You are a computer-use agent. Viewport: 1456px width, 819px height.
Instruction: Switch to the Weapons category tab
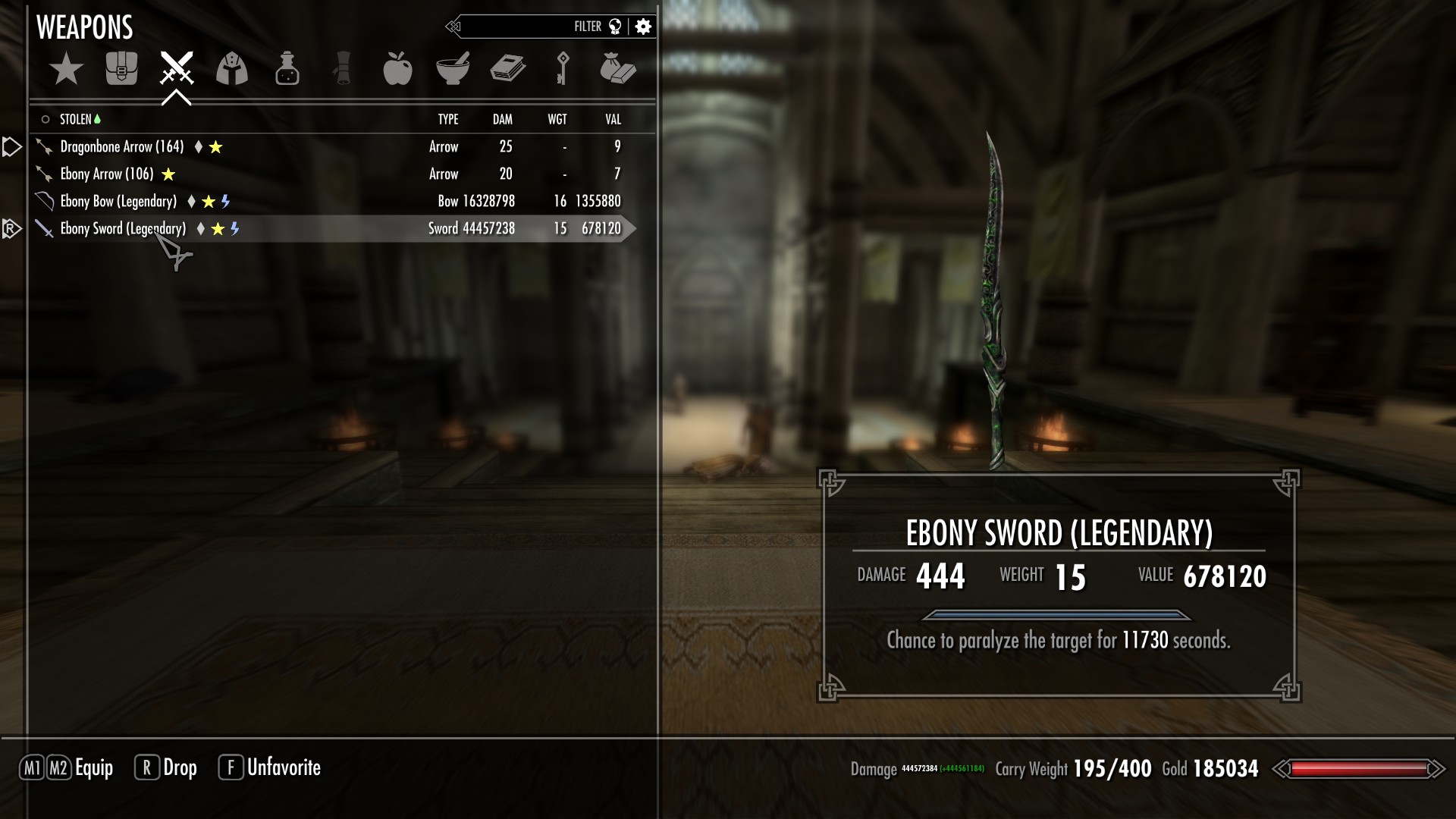tap(176, 69)
